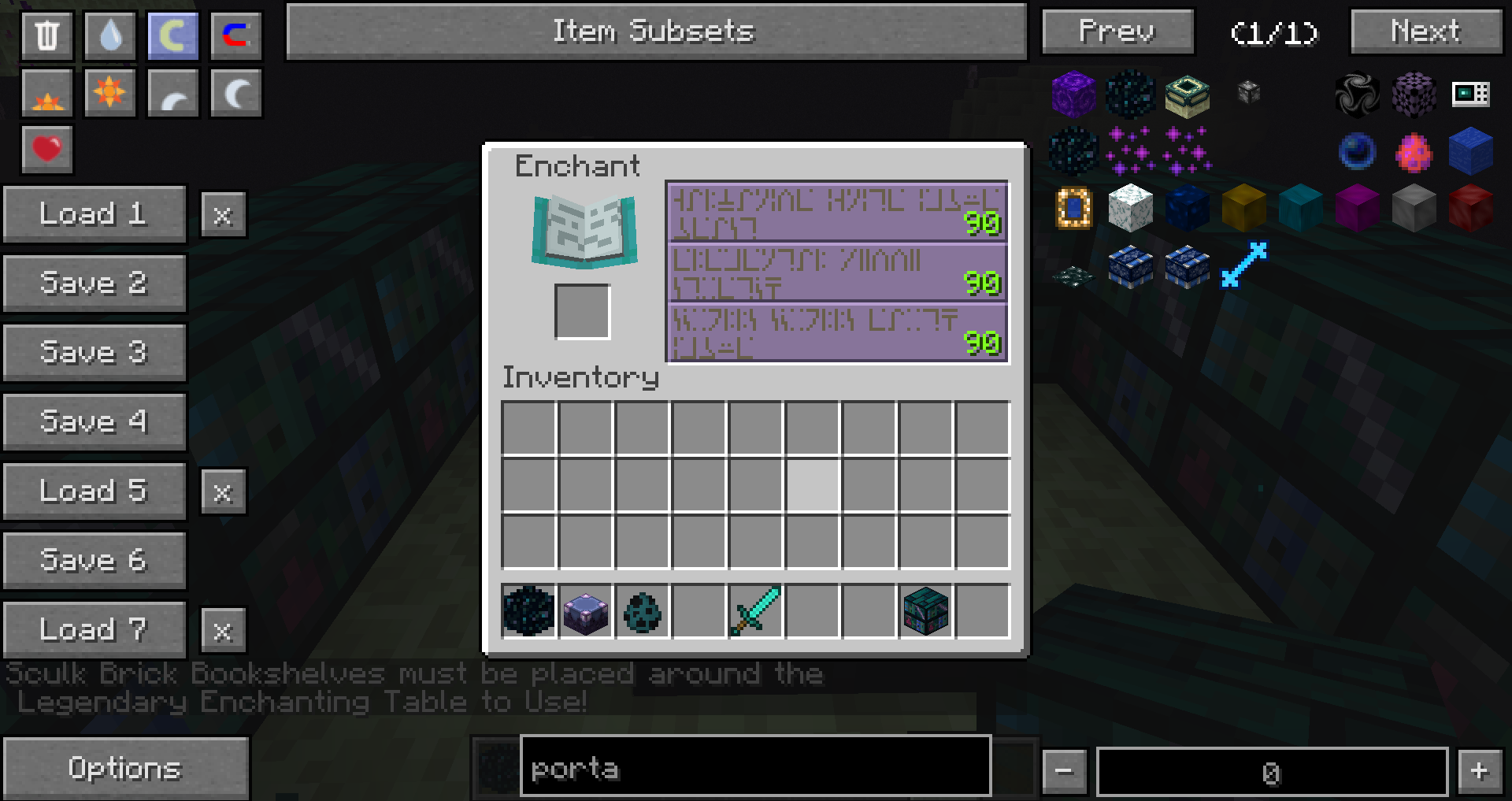The height and width of the screenshot is (801, 1512).
Task: Increase item quantity with the plus stepper
Action: (1479, 771)
